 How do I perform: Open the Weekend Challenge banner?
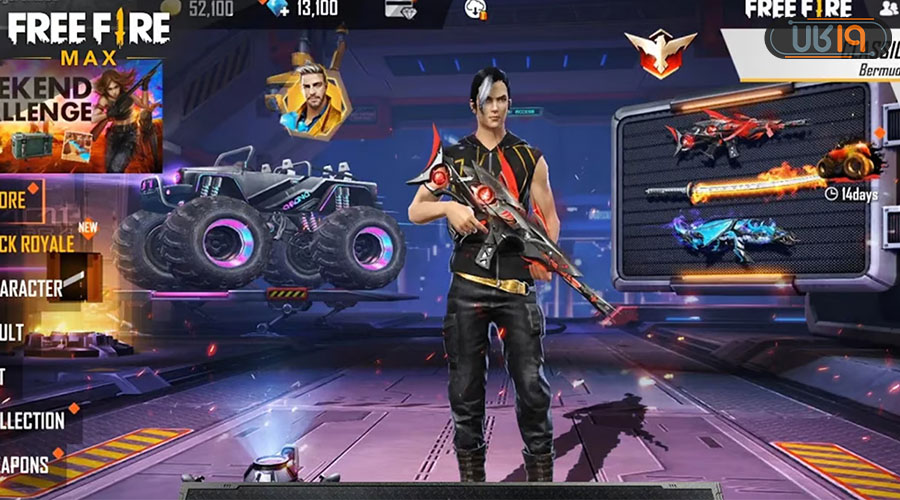click(x=80, y=115)
